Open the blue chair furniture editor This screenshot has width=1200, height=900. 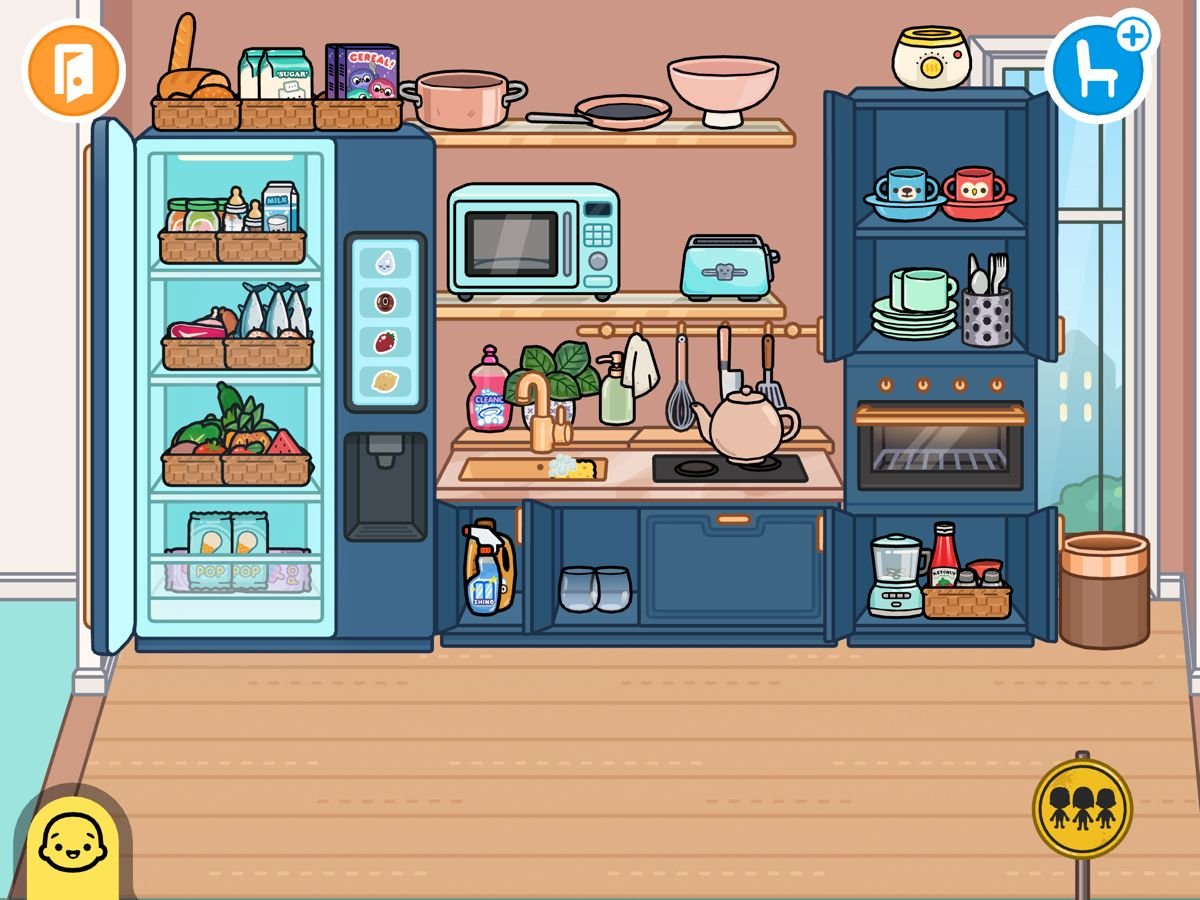coord(1095,71)
